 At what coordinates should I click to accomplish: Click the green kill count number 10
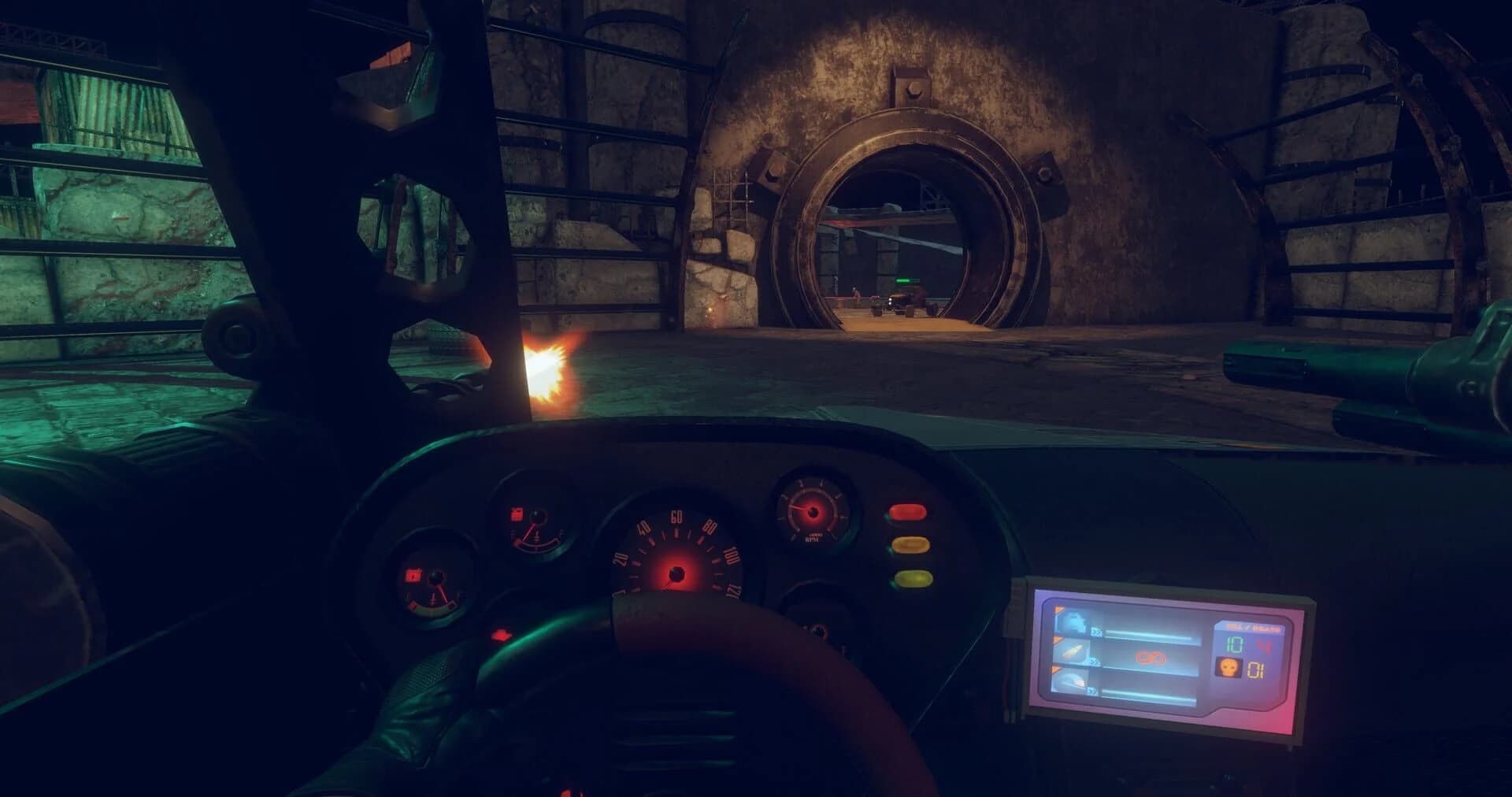[x=1234, y=645]
